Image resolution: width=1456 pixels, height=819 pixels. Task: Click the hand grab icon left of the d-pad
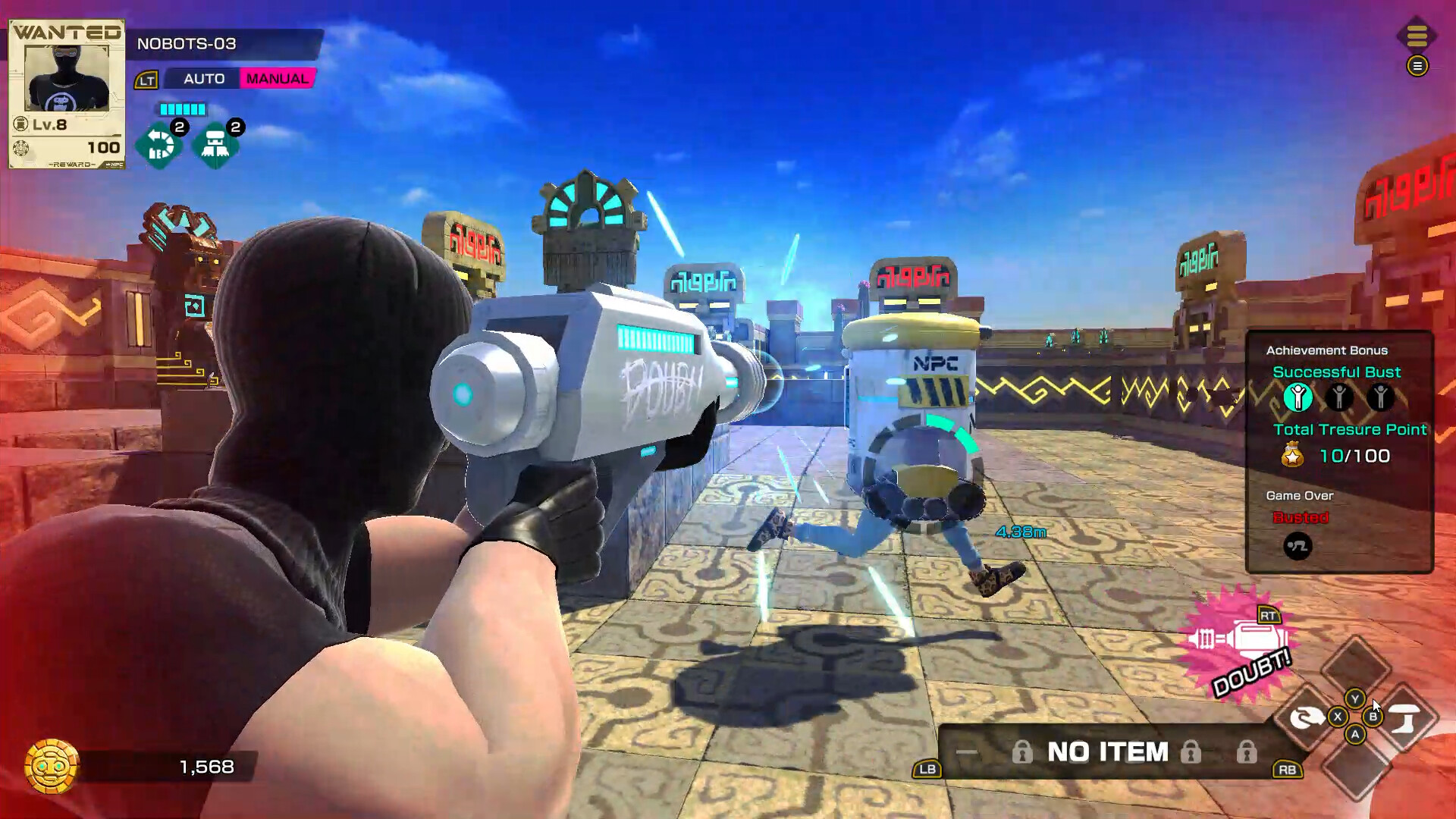click(1306, 716)
